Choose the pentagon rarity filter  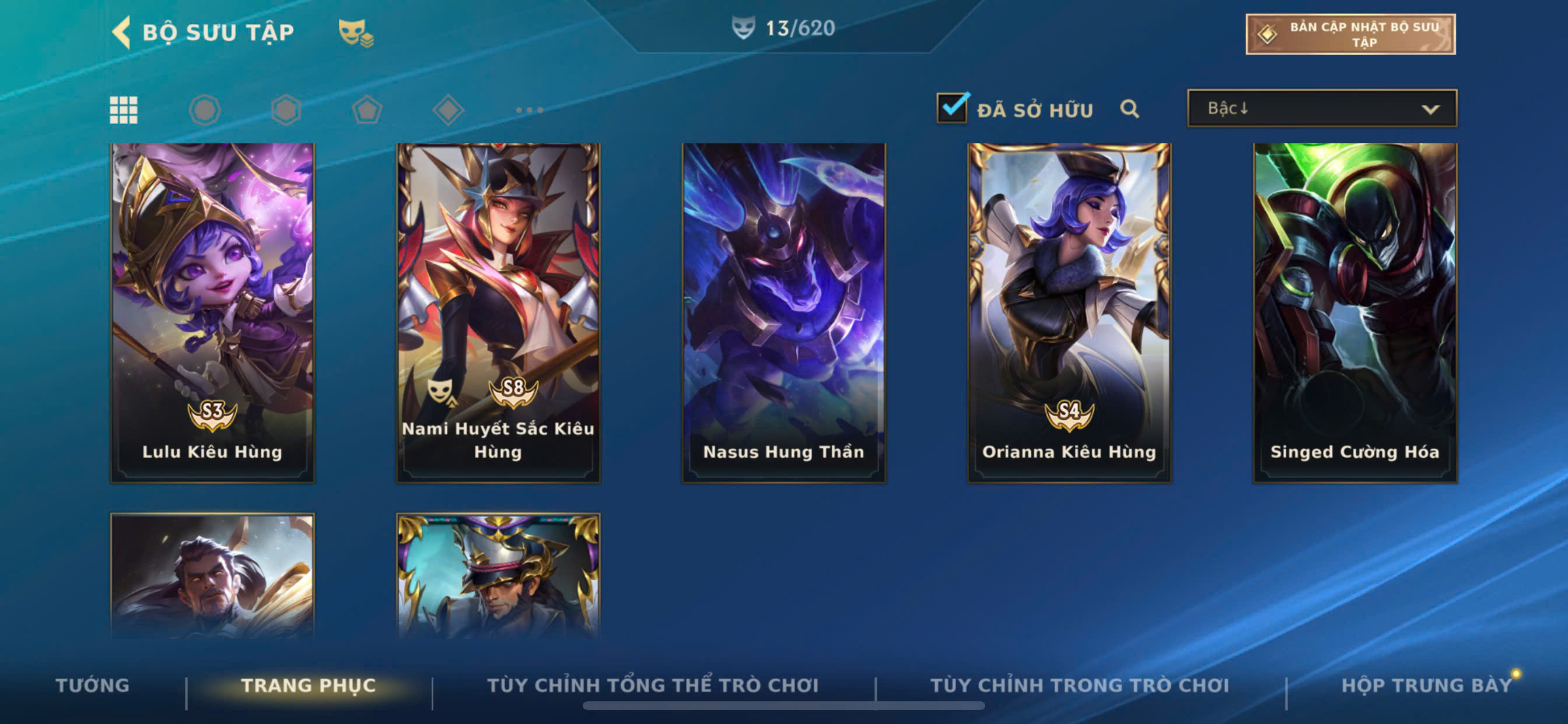pyautogui.click(x=367, y=110)
